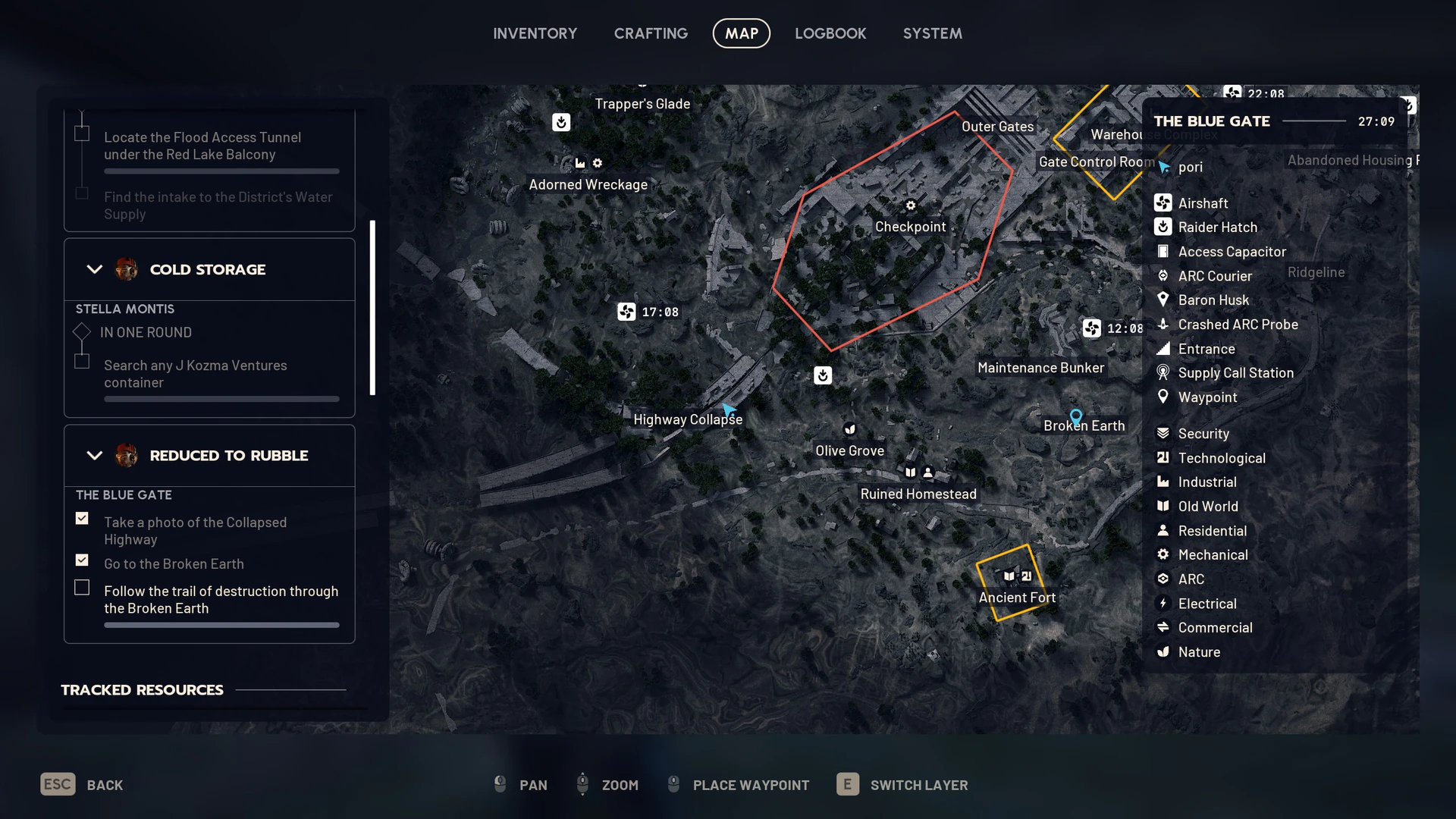Viewport: 1456px width, 819px height.
Task: Choose the Supply Call Station legend entry
Action: pyautogui.click(x=1235, y=373)
